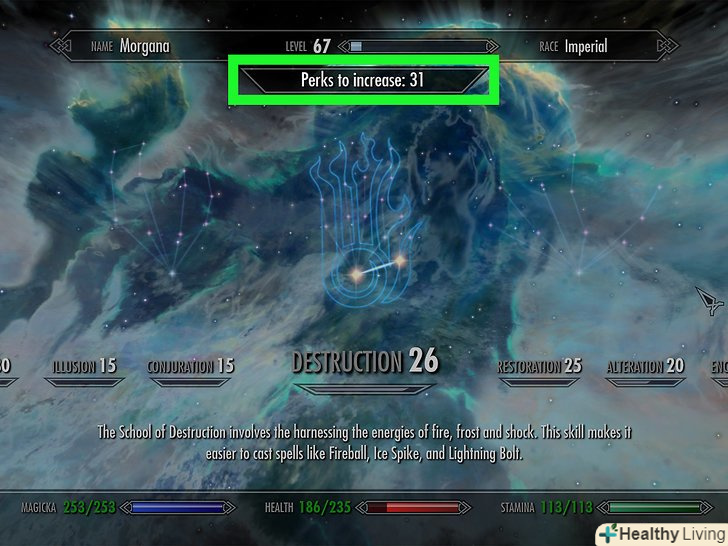Open the Alteration skill tree

(645, 367)
